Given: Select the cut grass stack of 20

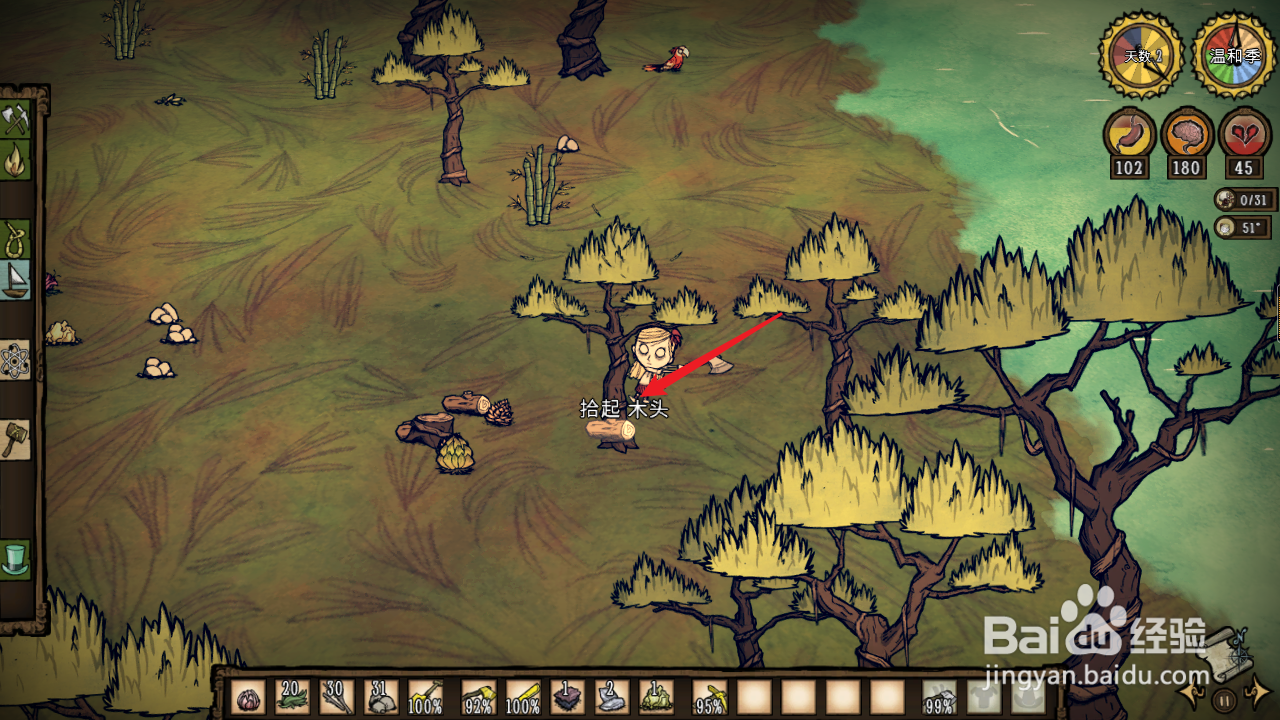Looking at the screenshot, I should 292,697.
